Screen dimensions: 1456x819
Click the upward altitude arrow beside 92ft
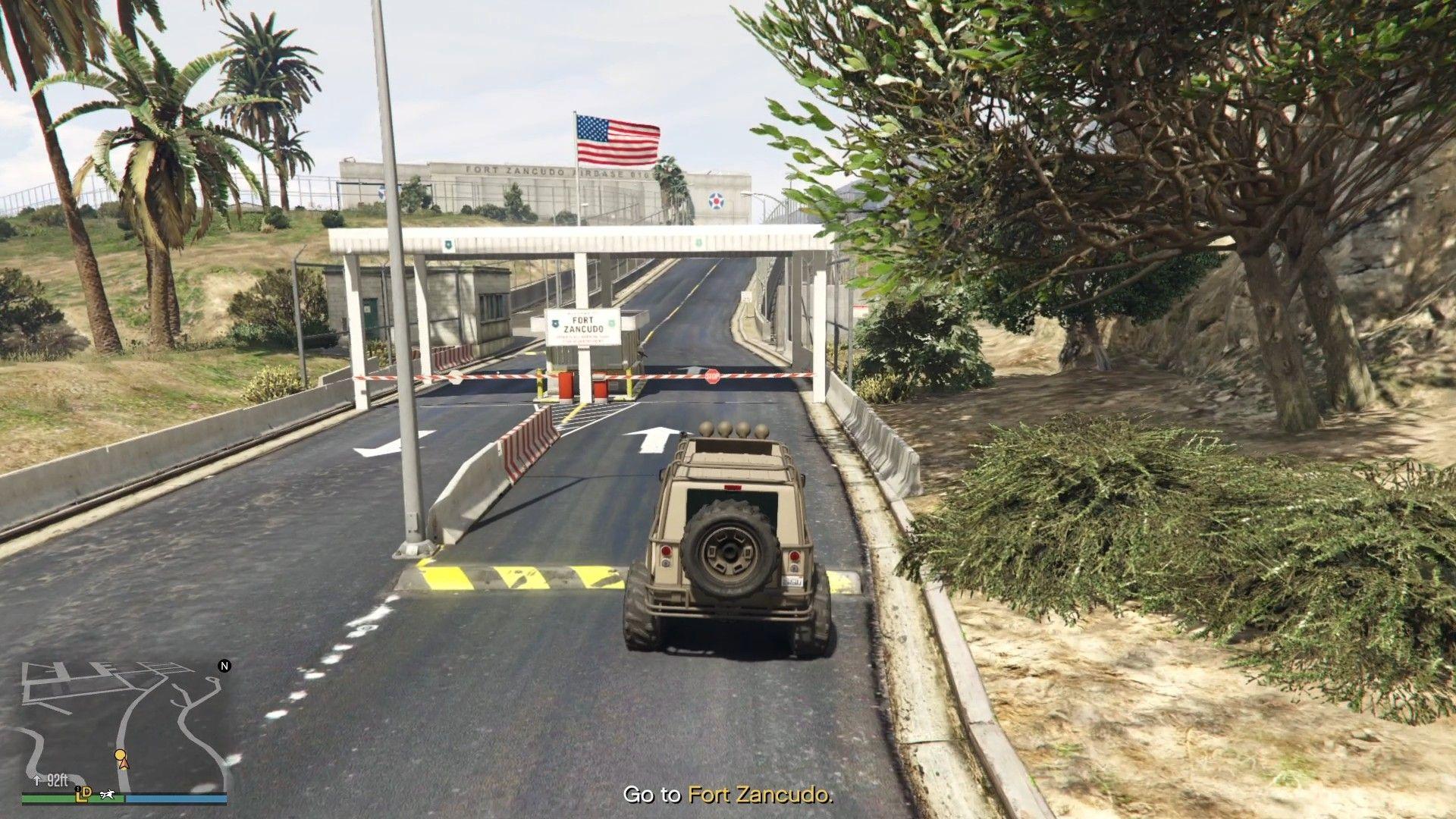tap(37, 780)
